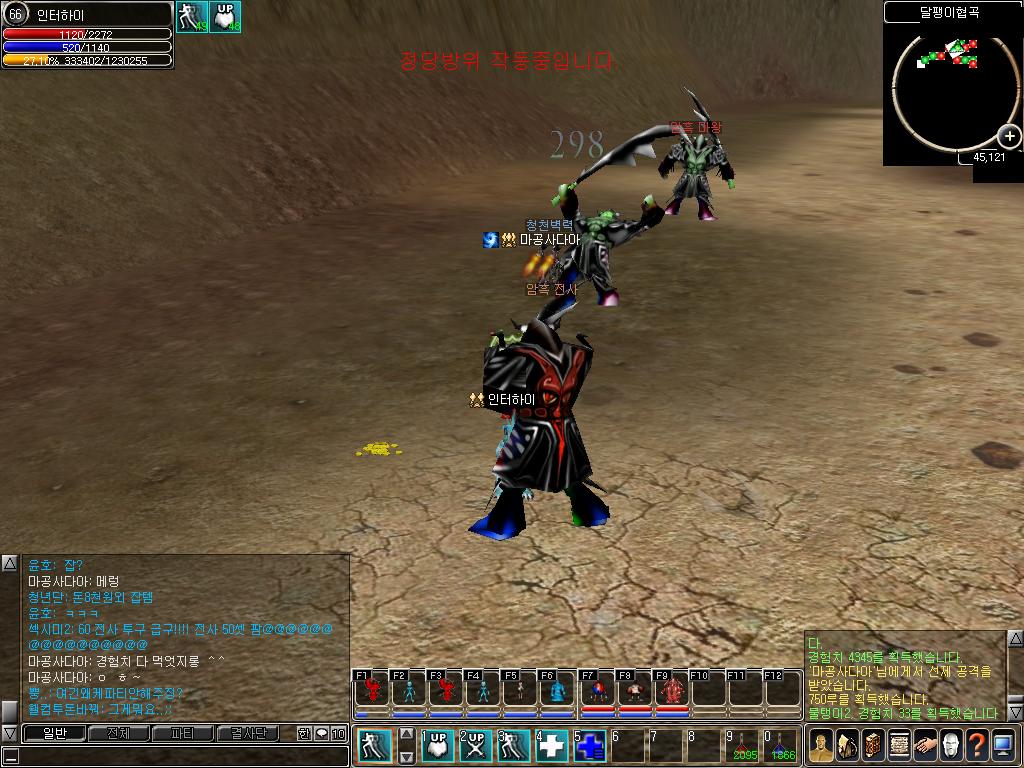1024x768 pixels.
Task: Activate the white cross skill in slot 4
Action: coord(552,746)
